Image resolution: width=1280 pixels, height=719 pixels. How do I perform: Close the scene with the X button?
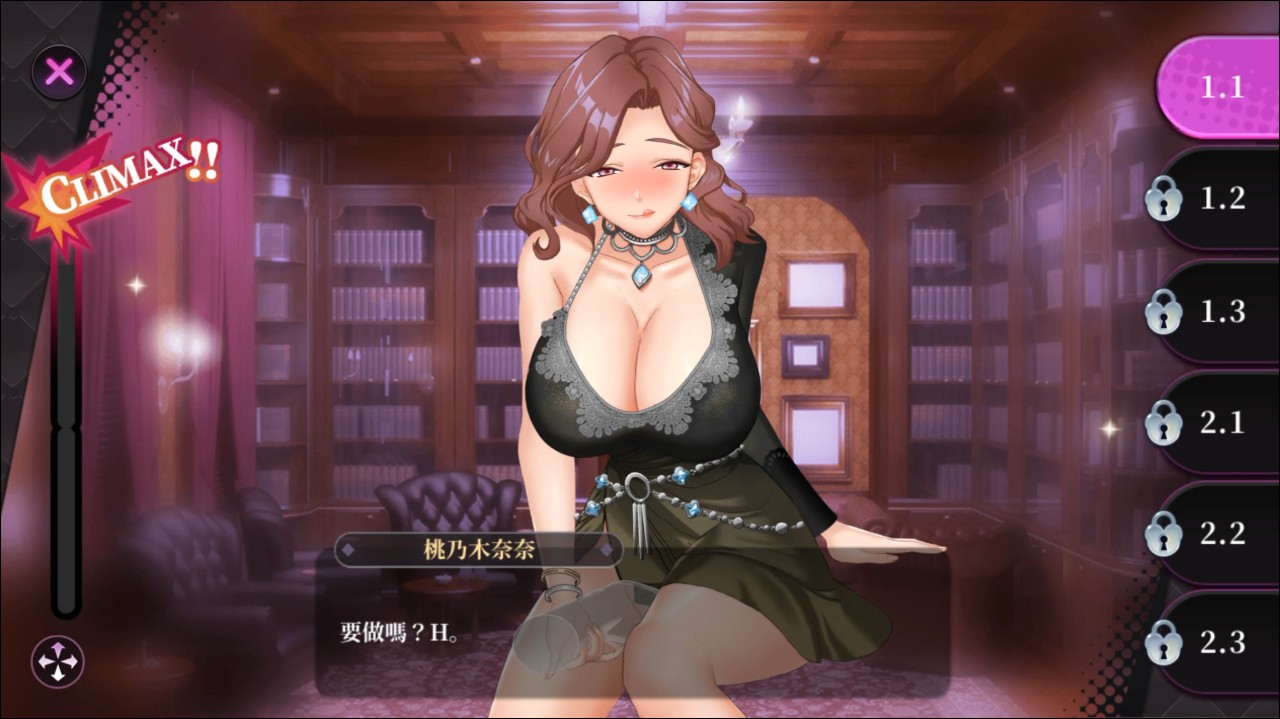tap(60, 72)
